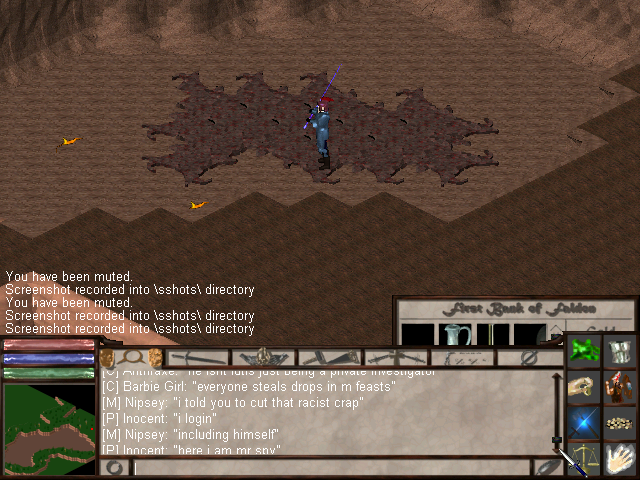Choose the helmet emblem slot above chat

point(264,357)
